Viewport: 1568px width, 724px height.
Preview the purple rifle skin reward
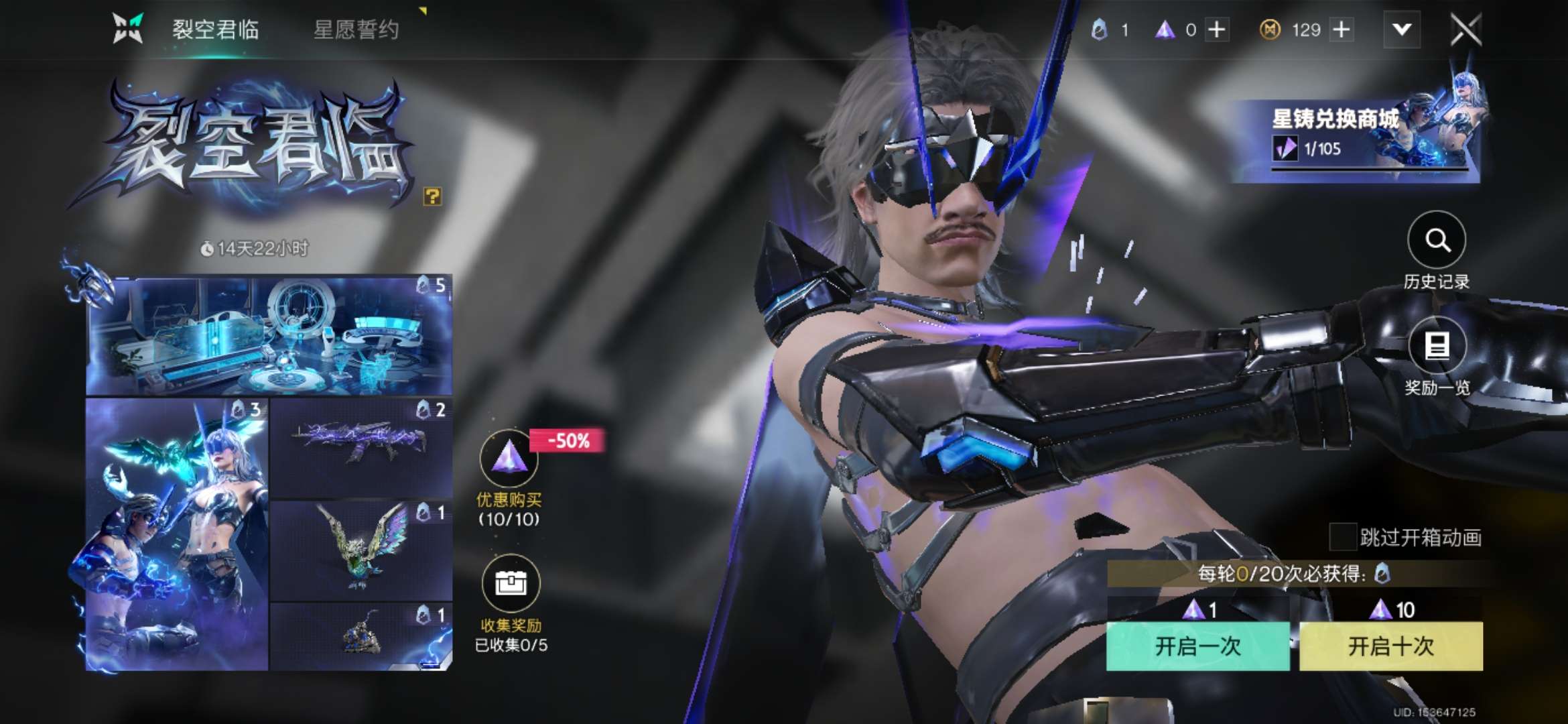tap(361, 447)
